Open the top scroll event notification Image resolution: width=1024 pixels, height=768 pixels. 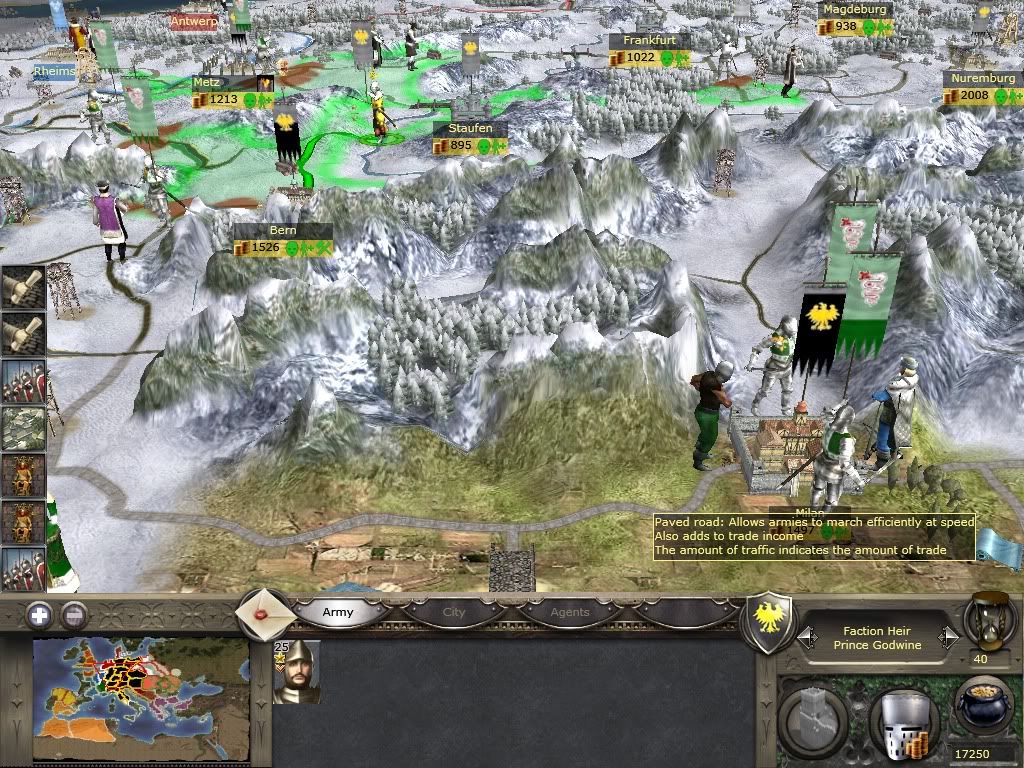pyautogui.click(x=22, y=286)
